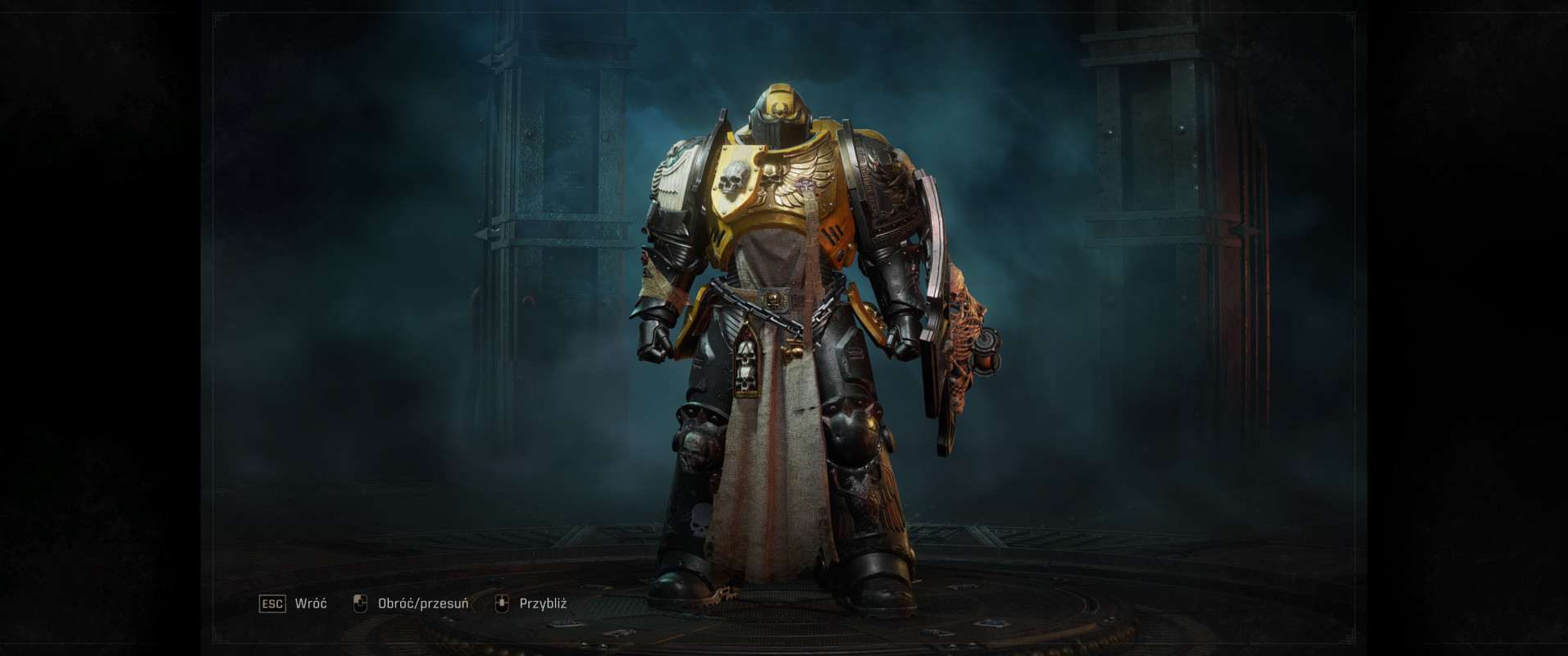Click the small reliquary shrine on the belt

(x=747, y=361)
